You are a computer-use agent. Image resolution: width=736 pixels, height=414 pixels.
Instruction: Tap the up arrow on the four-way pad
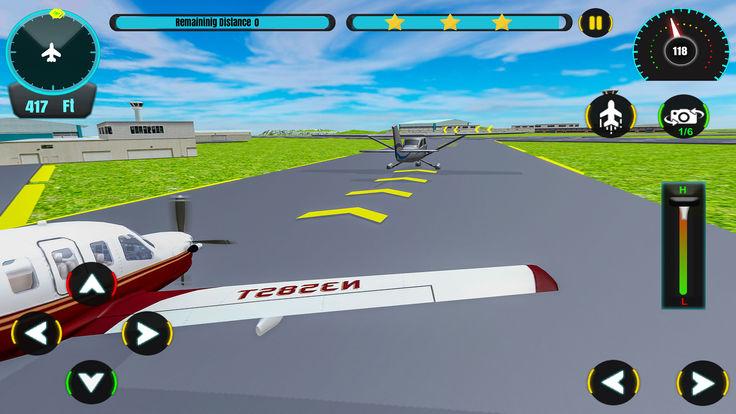click(x=91, y=286)
